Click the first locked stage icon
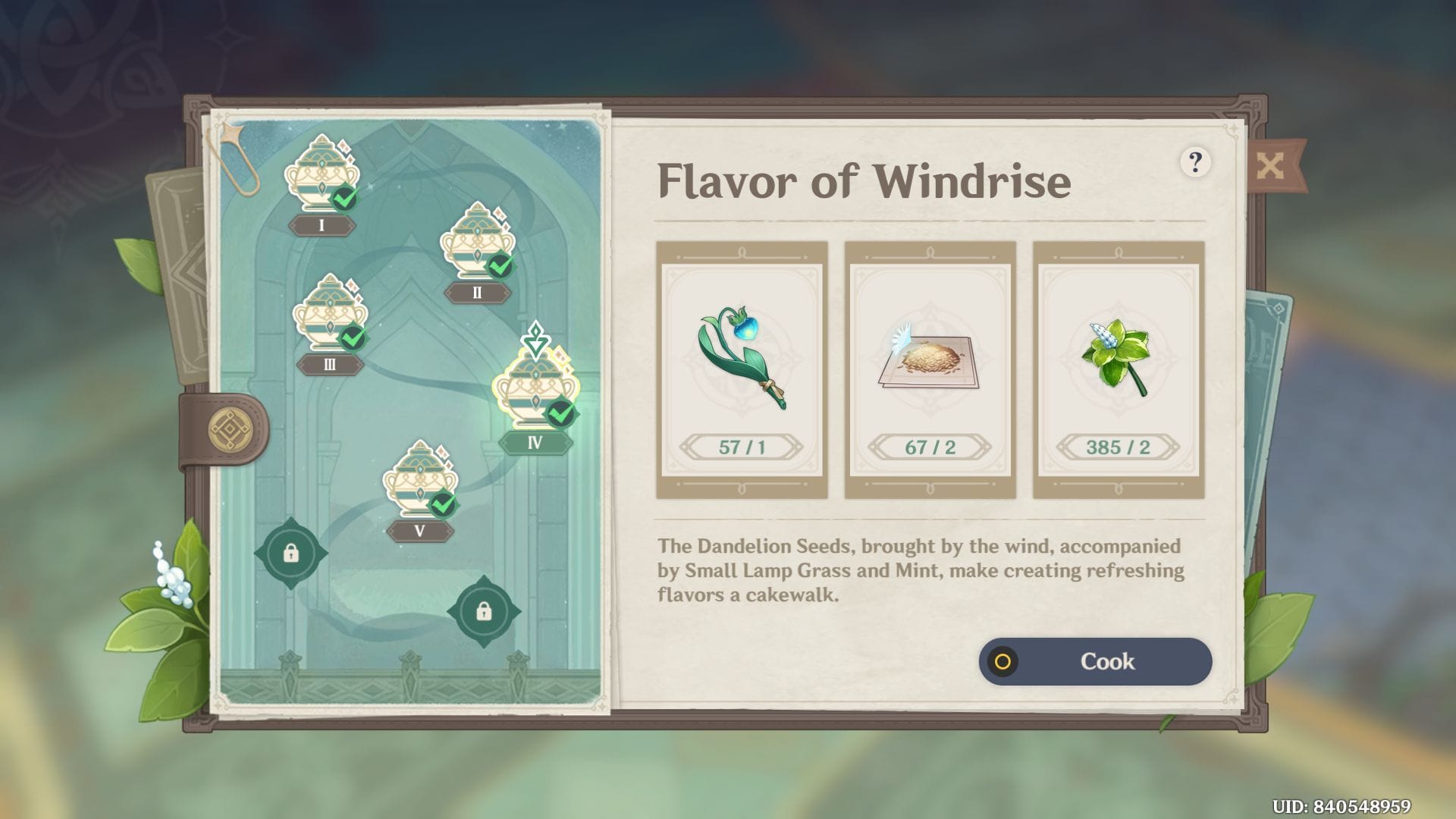 (292, 554)
